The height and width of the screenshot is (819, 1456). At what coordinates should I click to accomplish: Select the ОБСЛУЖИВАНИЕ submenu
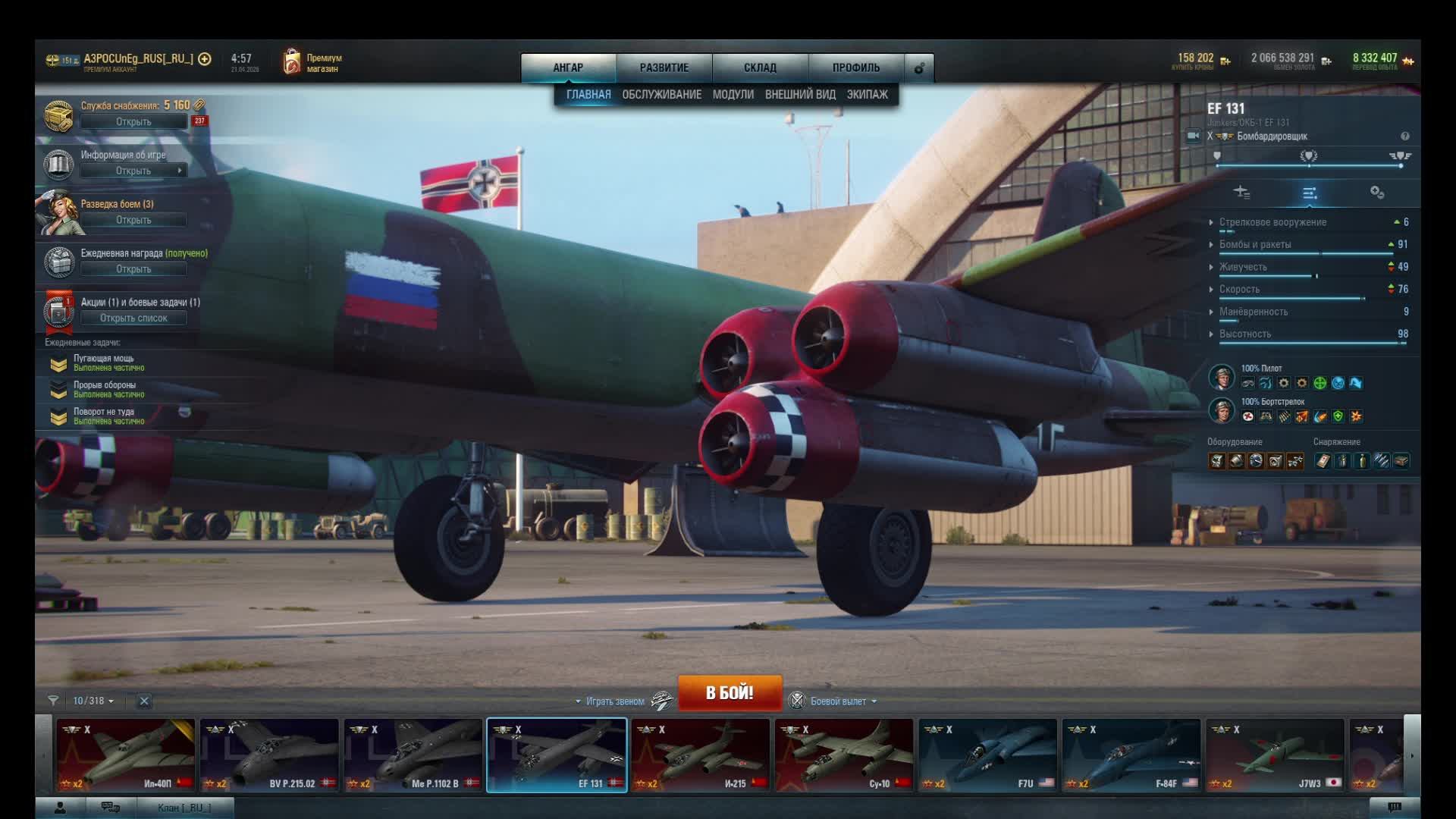click(x=661, y=95)
